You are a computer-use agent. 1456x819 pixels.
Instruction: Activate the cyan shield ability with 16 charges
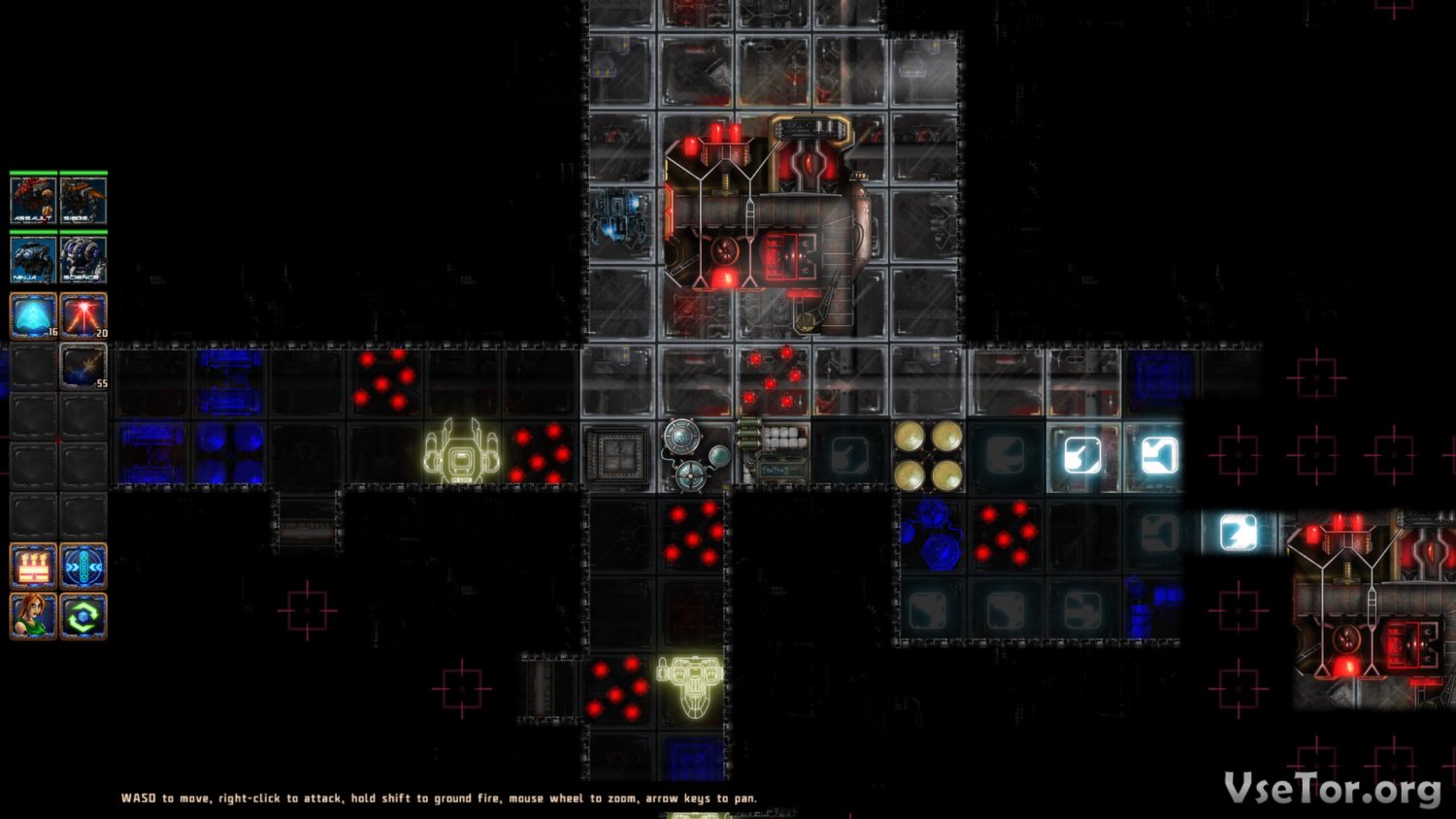click(x=33, y=316)
